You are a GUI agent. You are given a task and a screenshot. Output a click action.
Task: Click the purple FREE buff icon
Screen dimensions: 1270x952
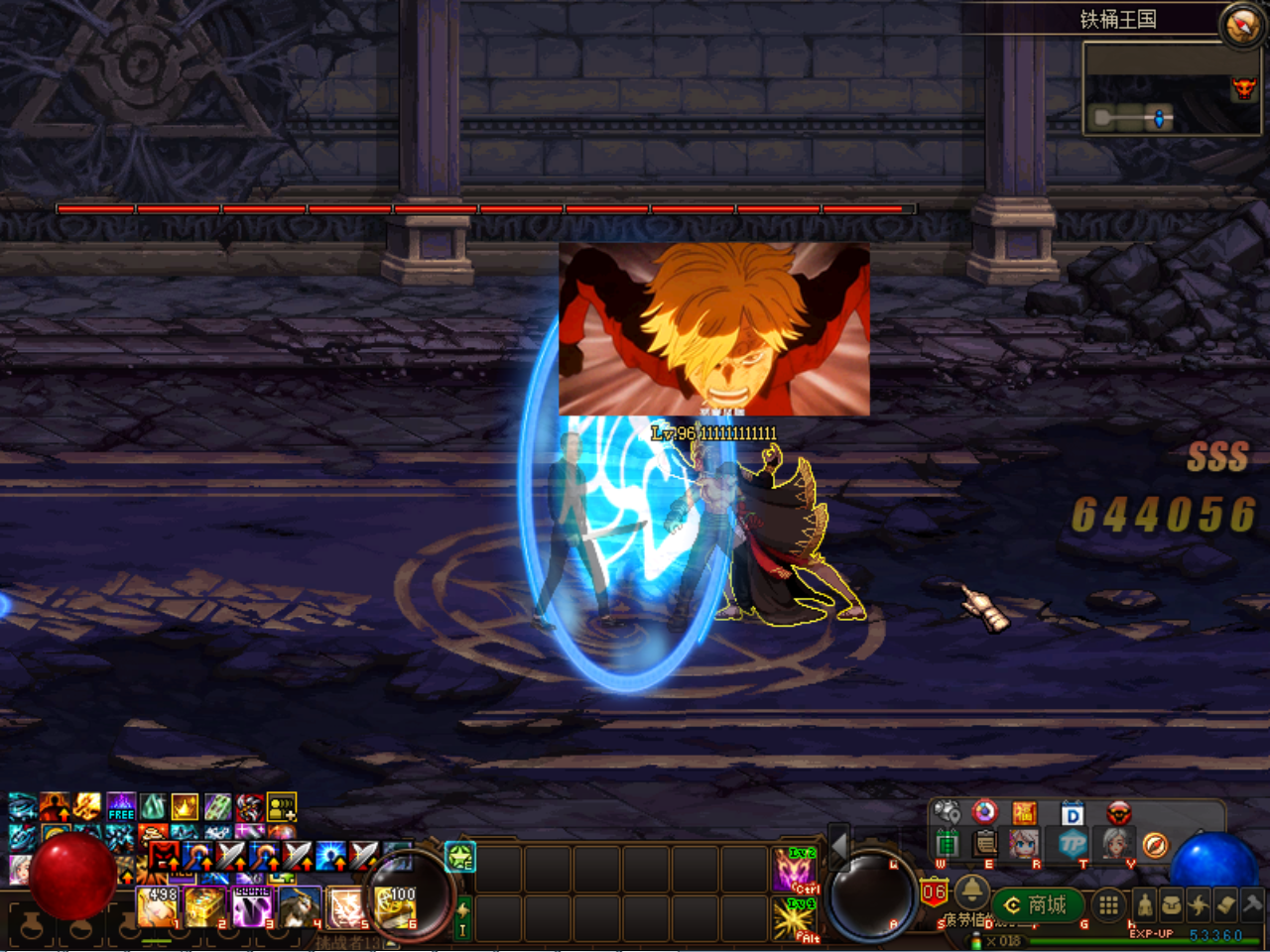point(121,807)
